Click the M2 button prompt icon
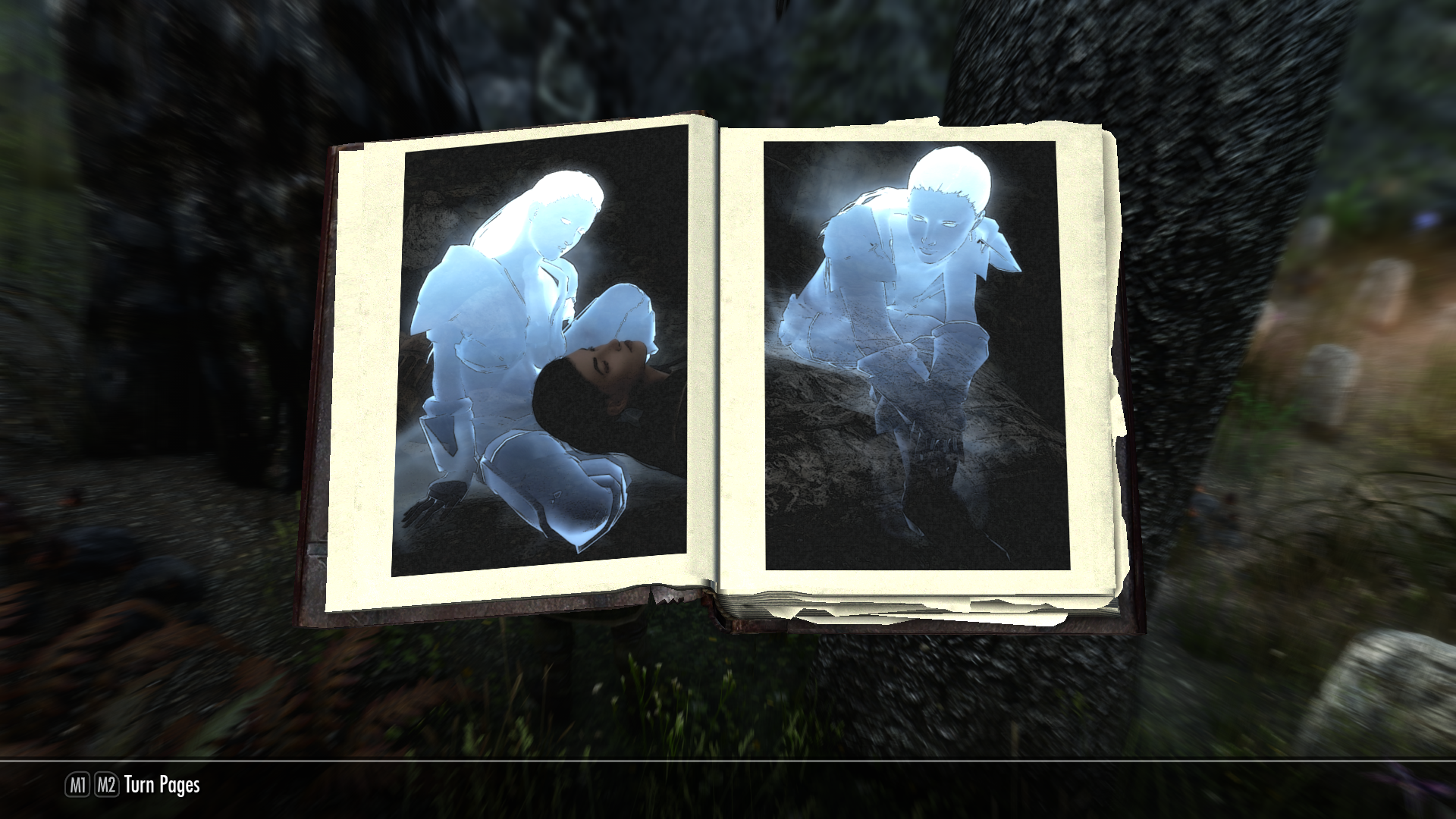The image size is (1456, 819). click(x=106, y=786)
